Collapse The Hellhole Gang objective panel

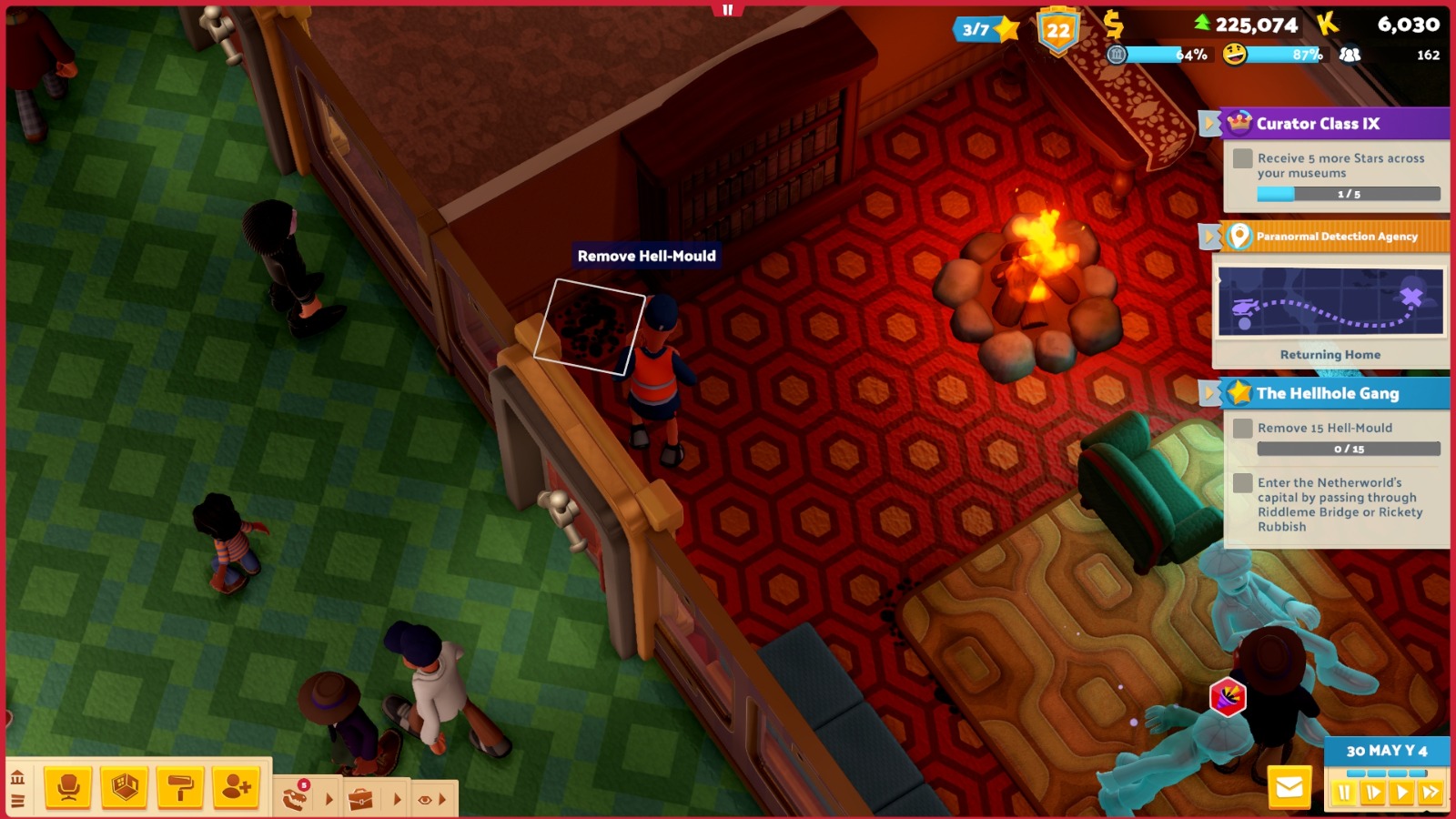click(1209, 393)
